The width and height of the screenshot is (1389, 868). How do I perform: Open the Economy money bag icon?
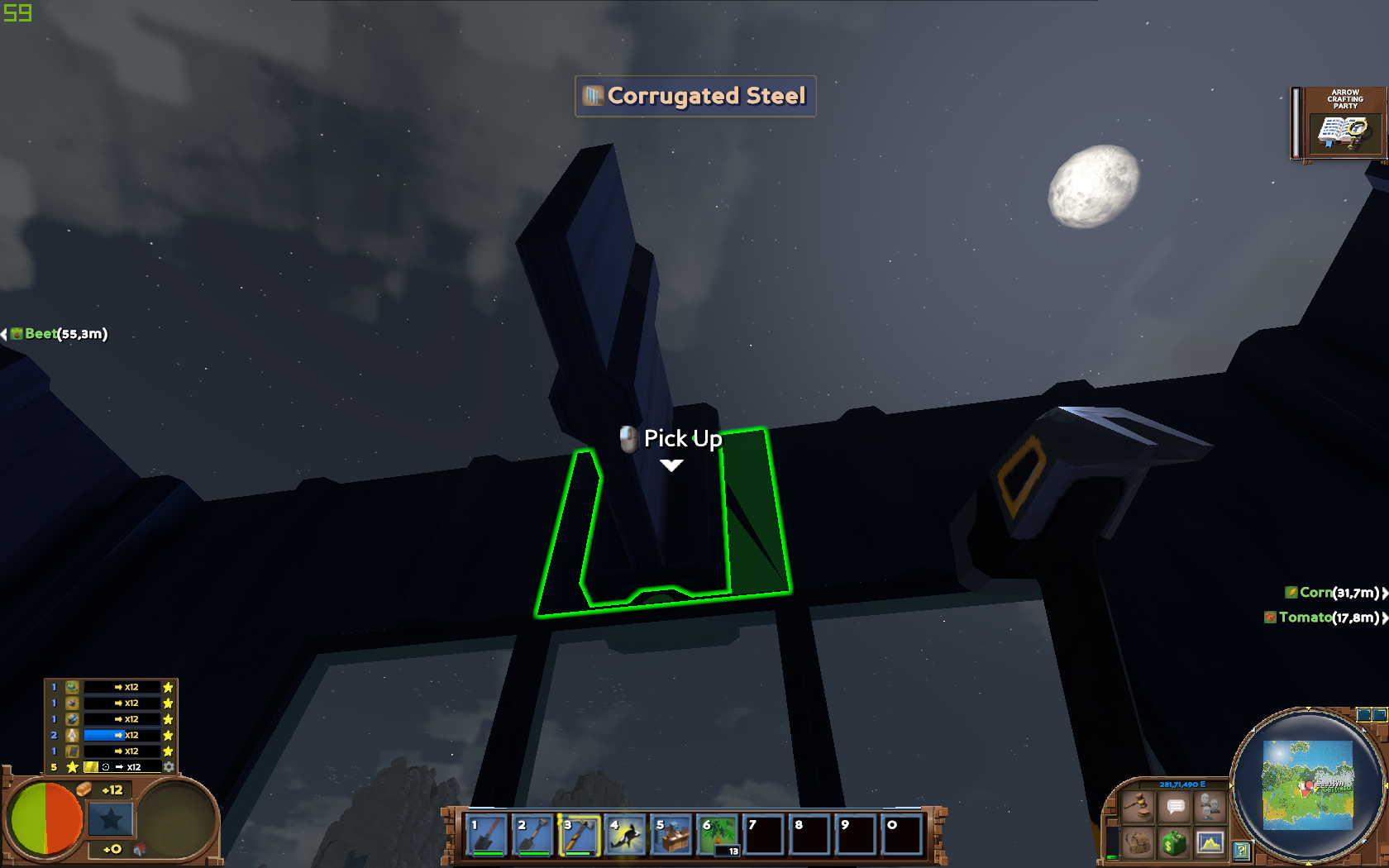point(1174,843)
